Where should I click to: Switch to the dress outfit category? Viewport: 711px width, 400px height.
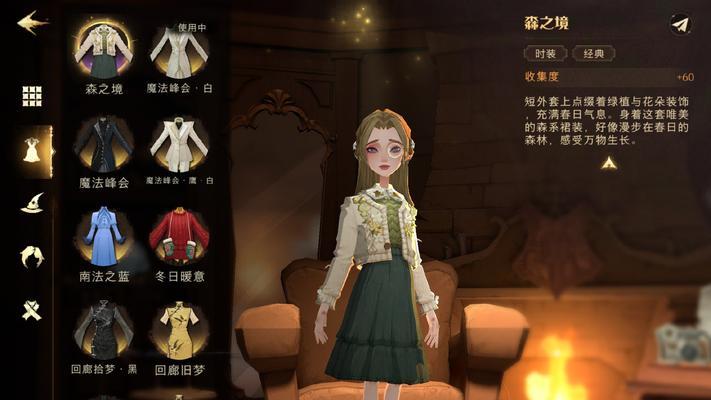tap(33, 150)
